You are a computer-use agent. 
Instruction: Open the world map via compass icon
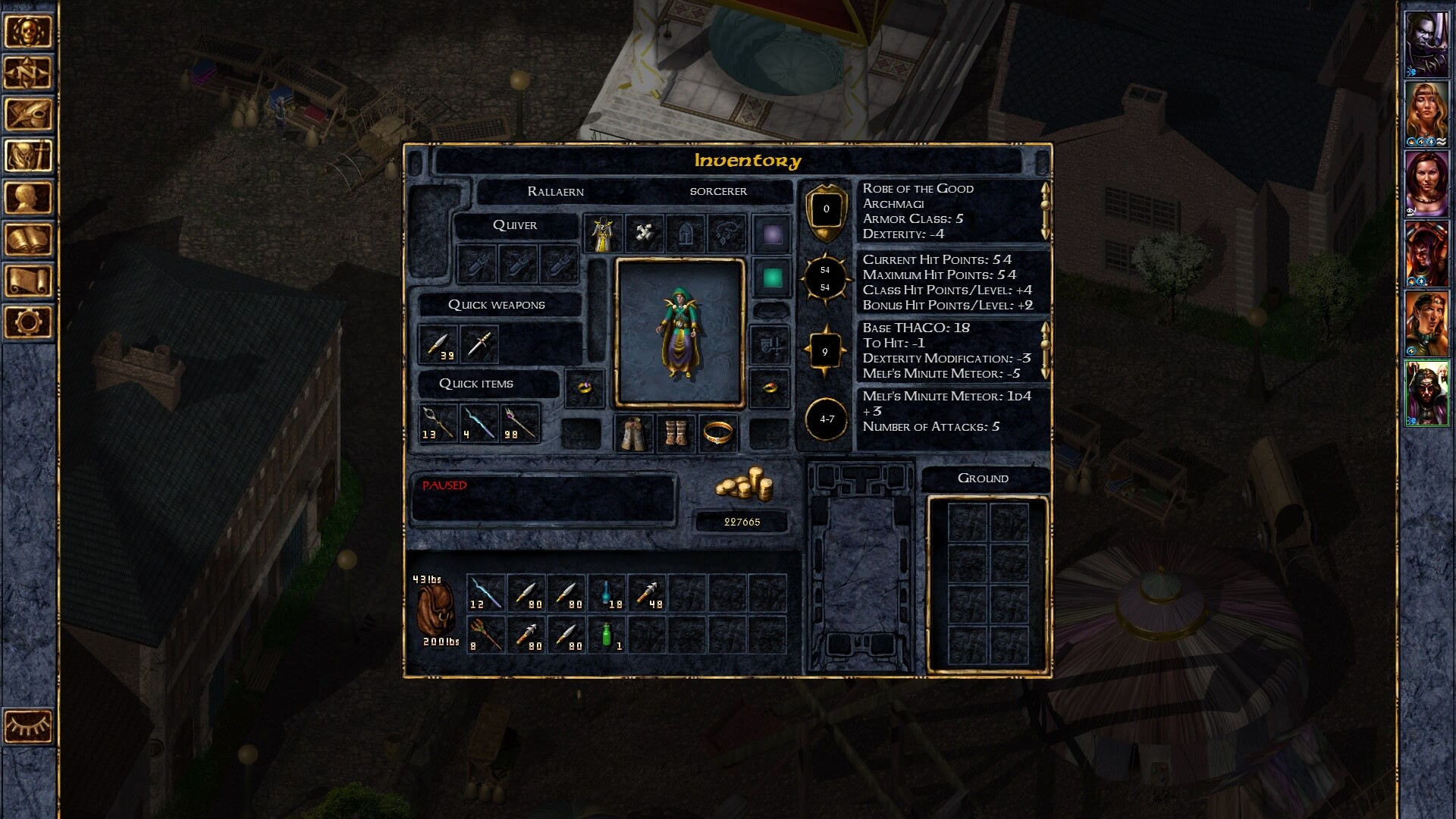[x=28, y=74]
